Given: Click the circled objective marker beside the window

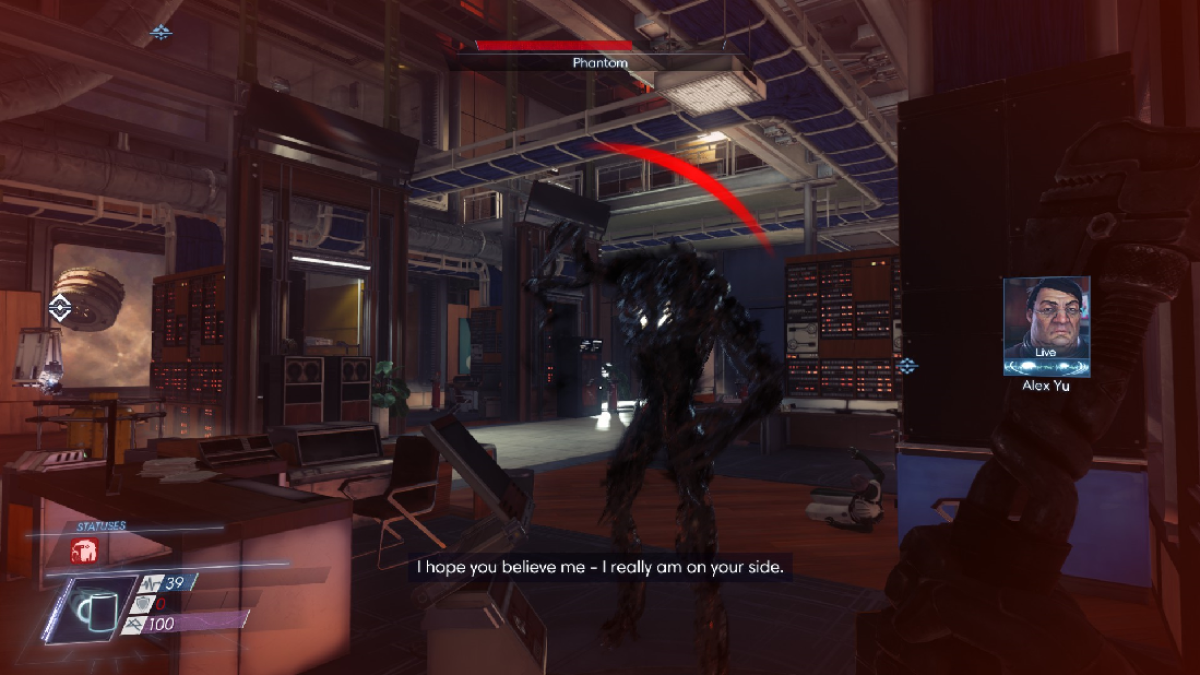Looking at the screenshot, I should coord(60,309).
